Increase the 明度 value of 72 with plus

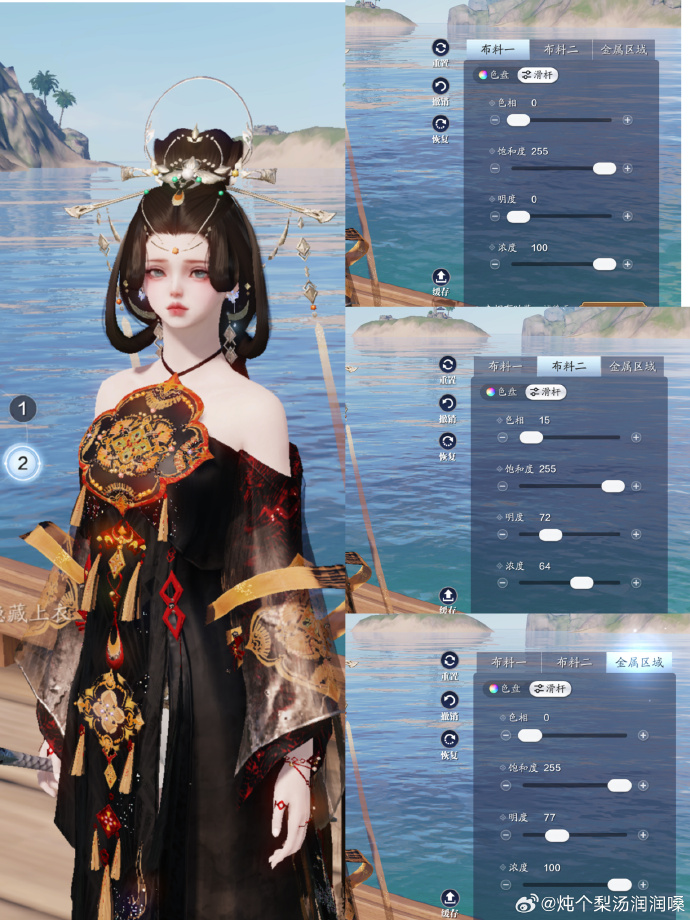click(636, 535)
